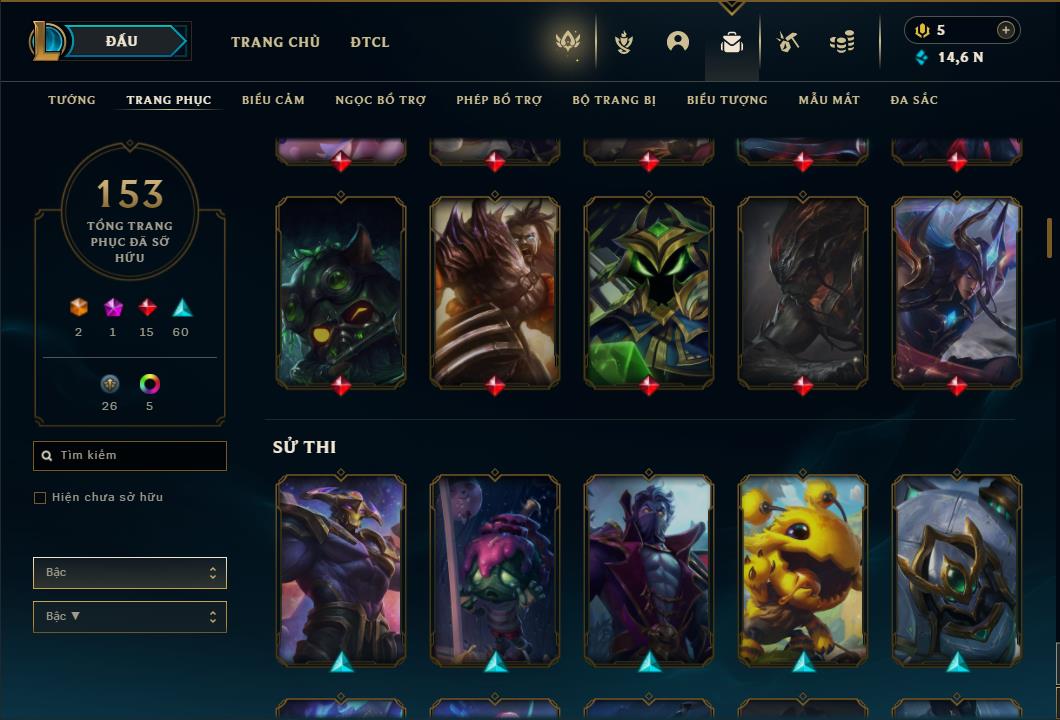Open the profile icon in the top bar

678,42
